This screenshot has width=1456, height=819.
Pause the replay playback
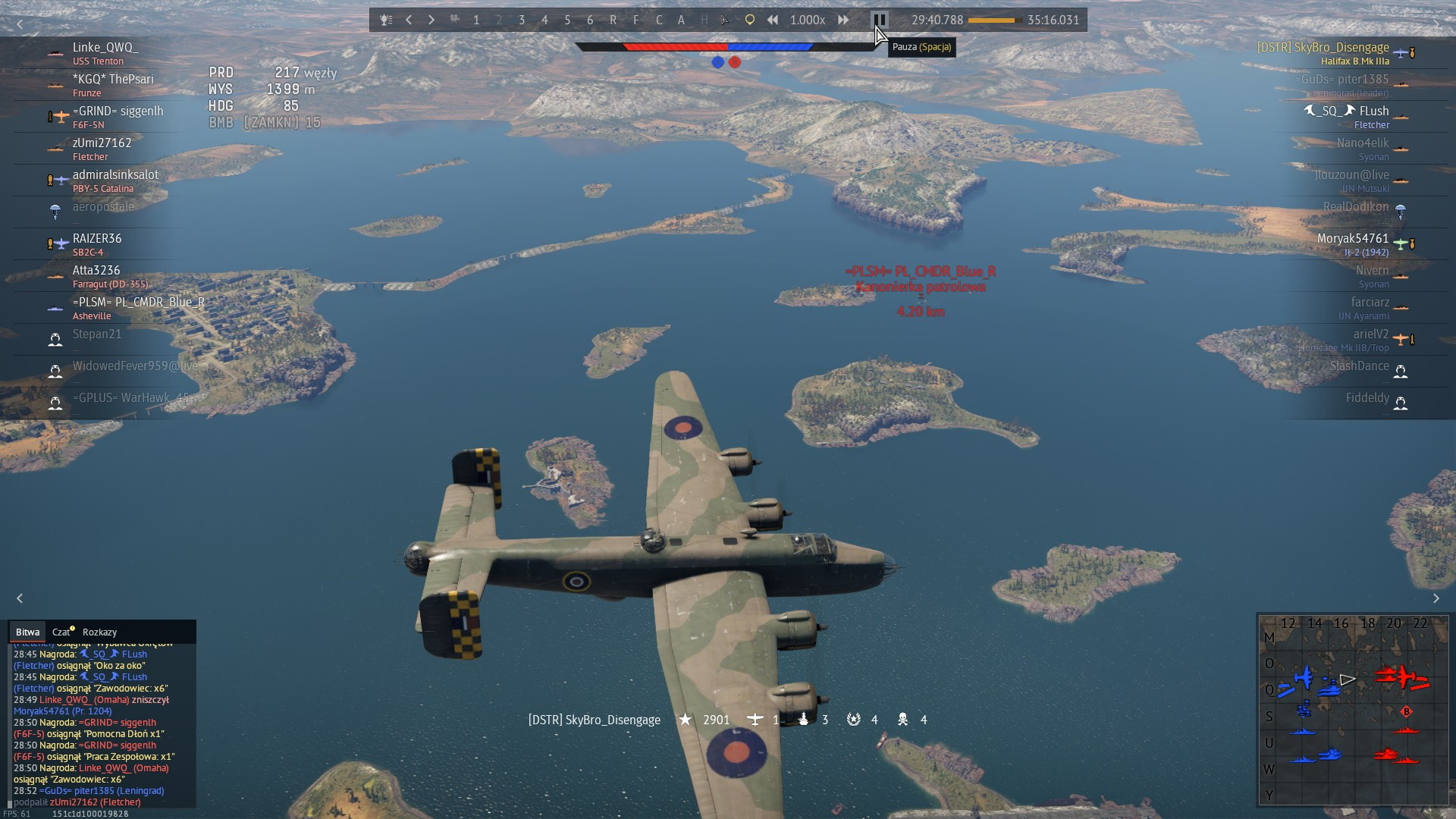click(x=879, y=20)
